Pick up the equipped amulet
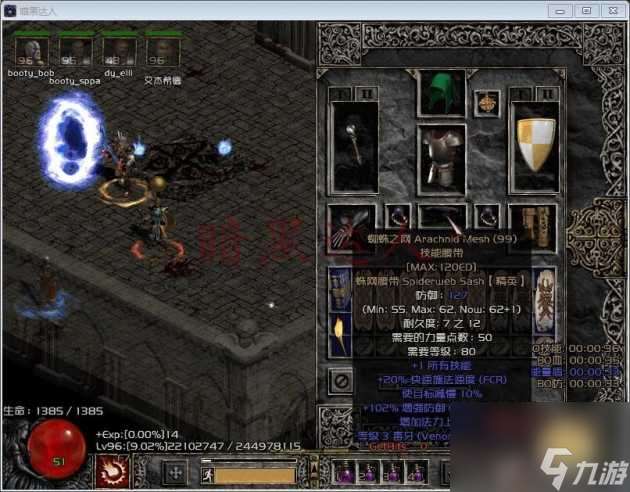 click(487, 101)
